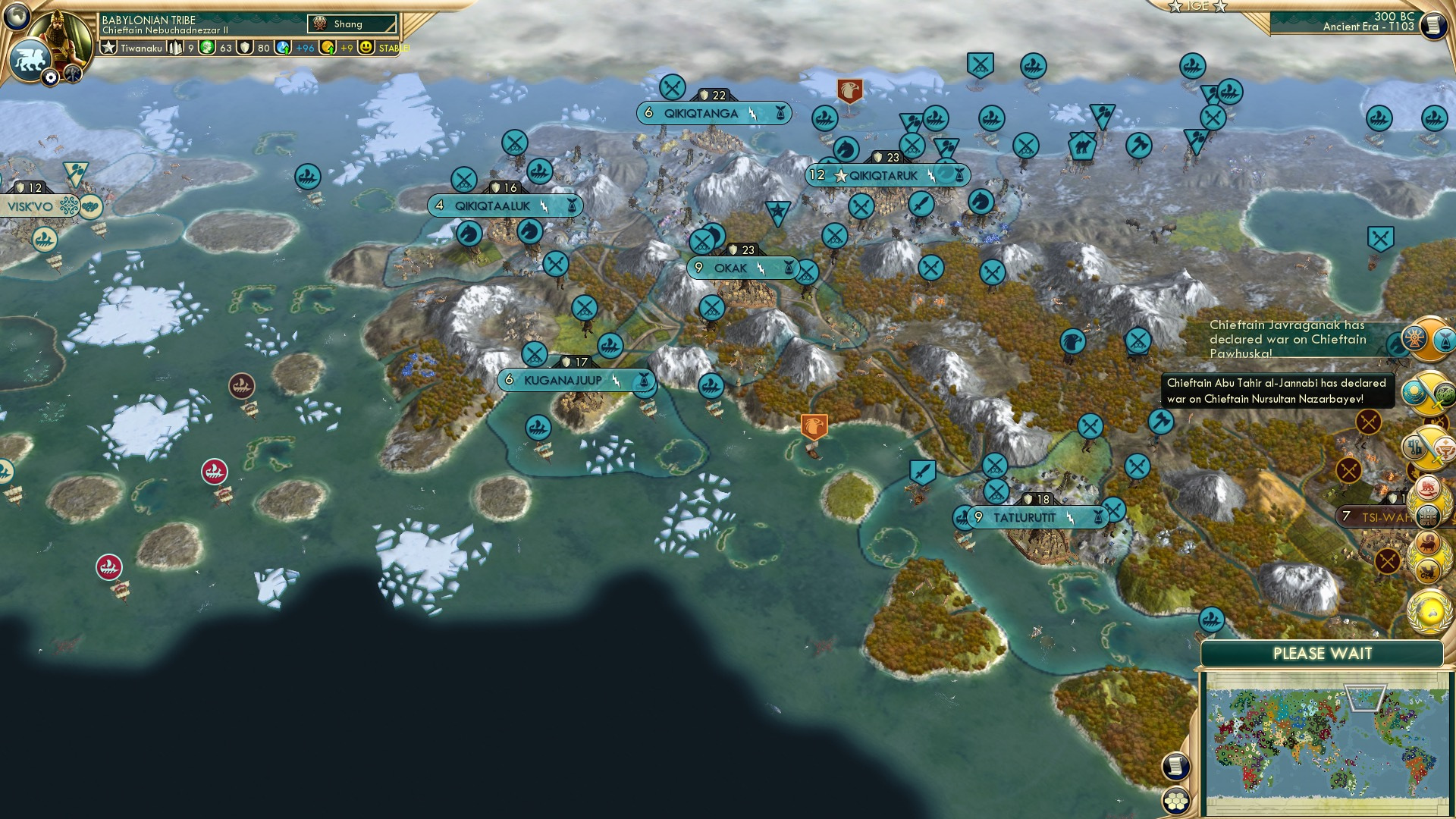Select the Qikiqtaaluk city banner

[493, 206]
